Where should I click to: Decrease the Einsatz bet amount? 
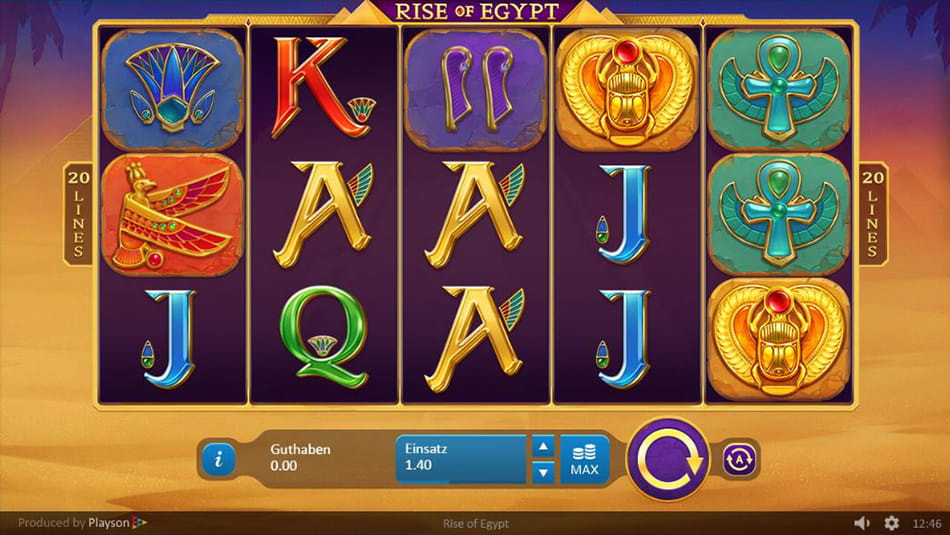pyautogui.click(x=541, y=471)
